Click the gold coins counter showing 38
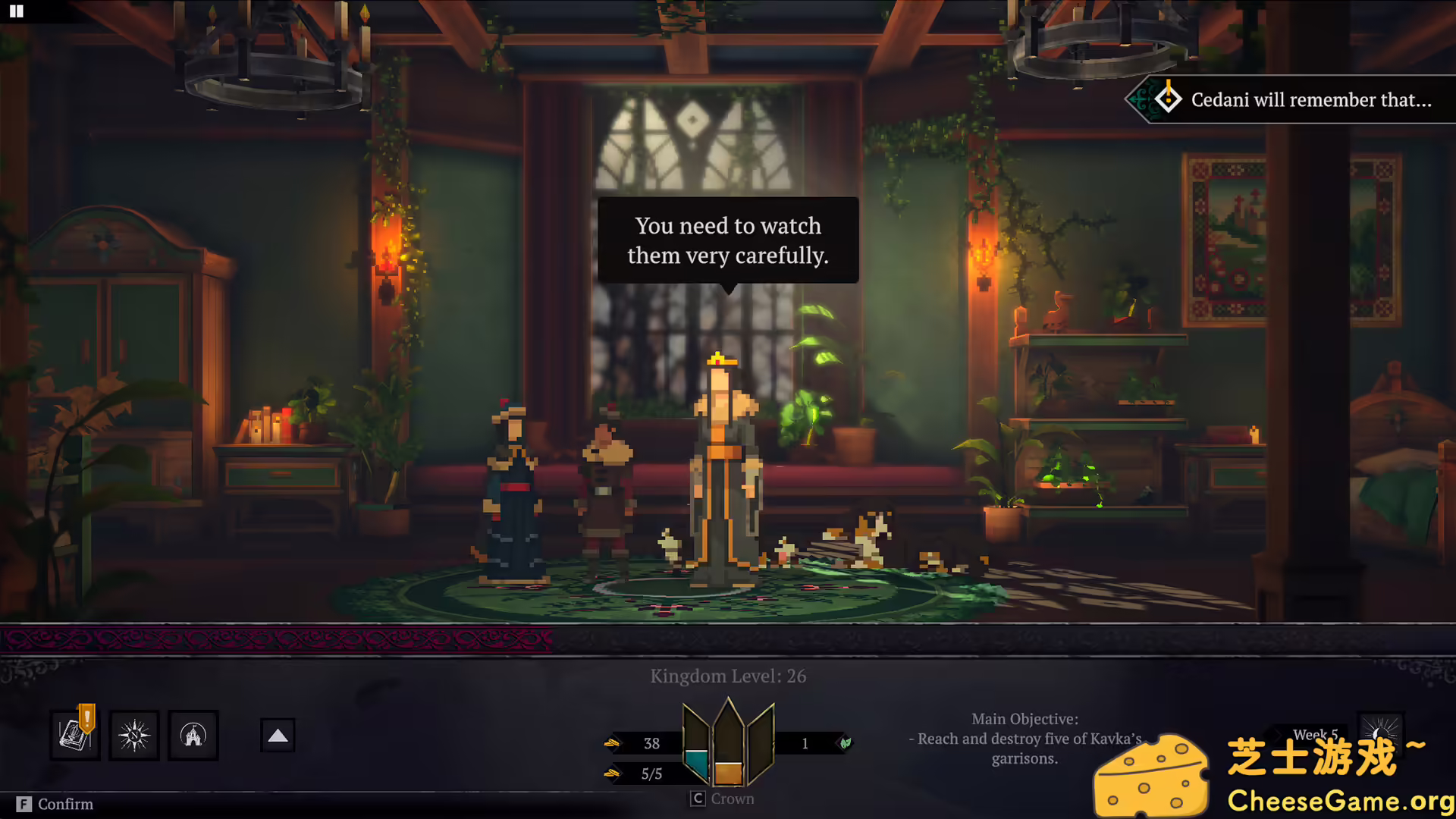 coord(651,743)
